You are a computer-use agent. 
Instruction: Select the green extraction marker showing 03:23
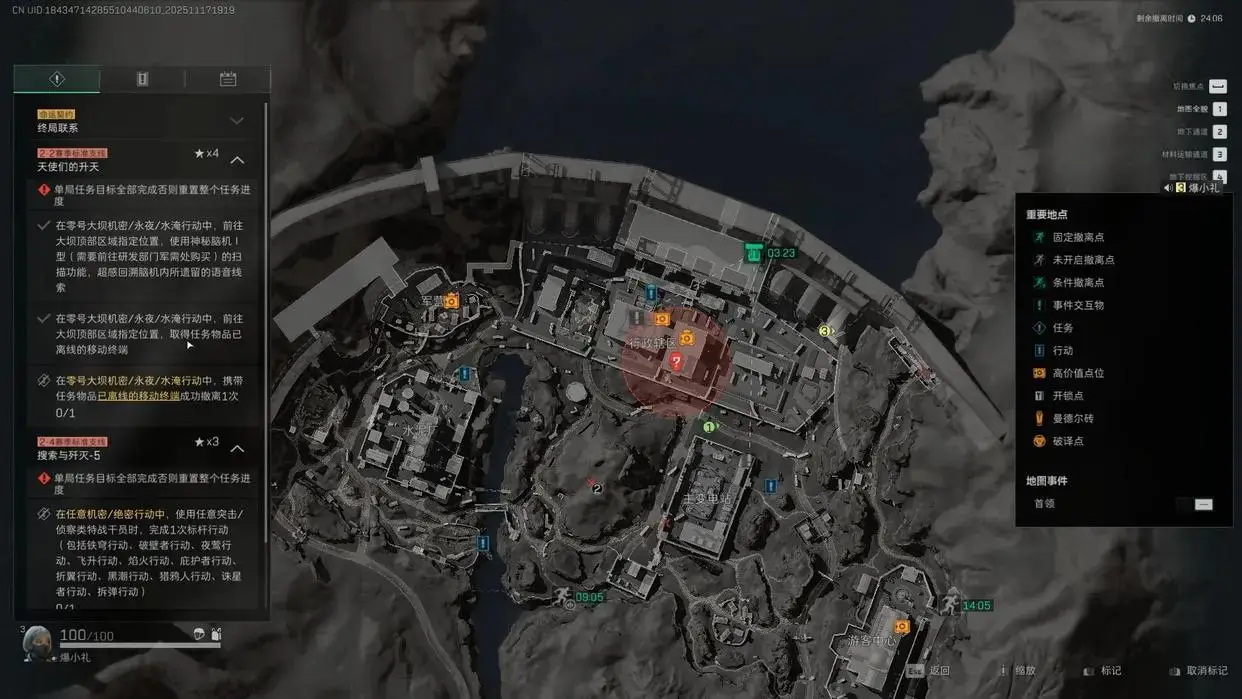tap(753, 253)
